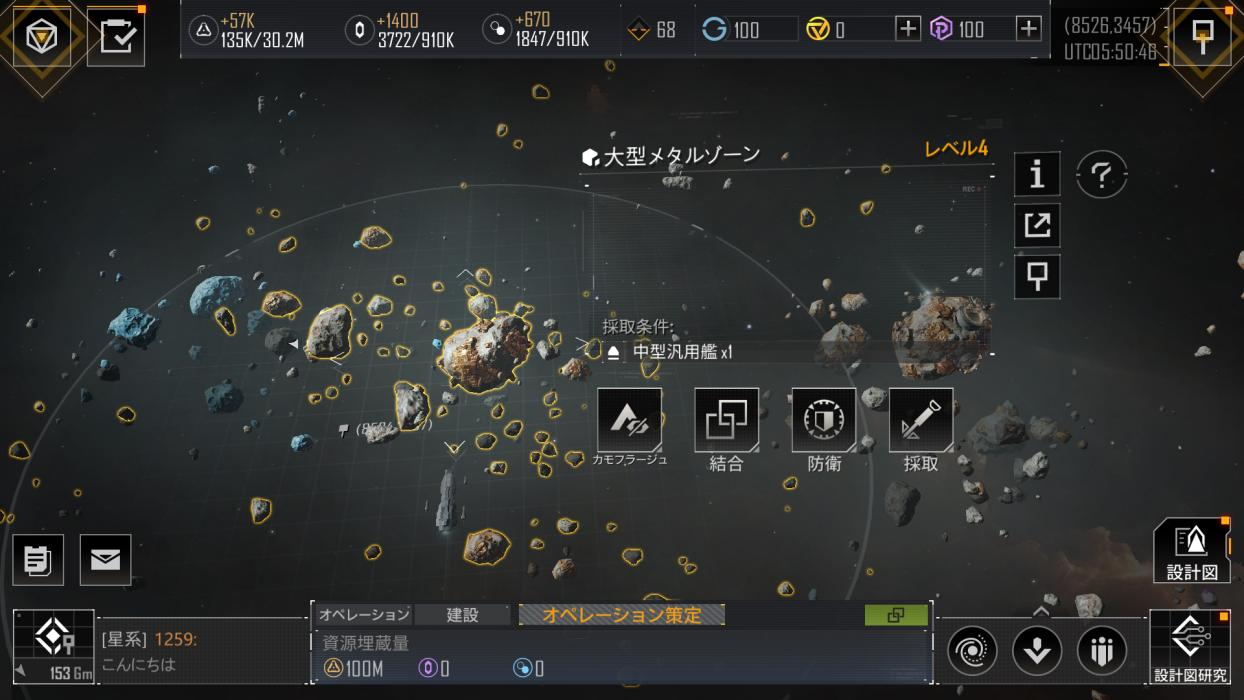The width and height of the screenshot is (1244, 700).
Task: Start 採取 mining on the metal zone
Action: [920, 421]
